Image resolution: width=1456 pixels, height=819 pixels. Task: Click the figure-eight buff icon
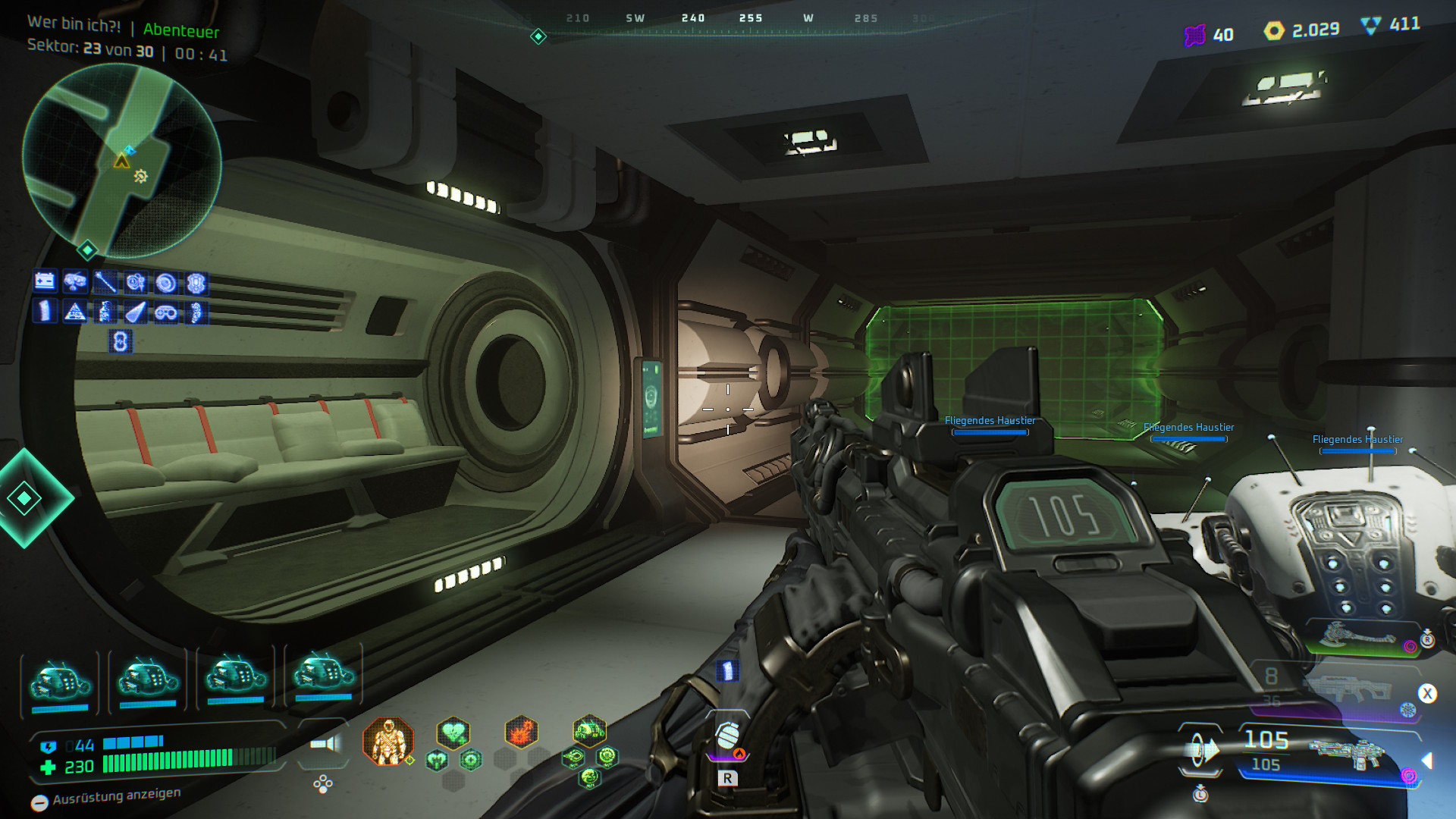point(120,342)
